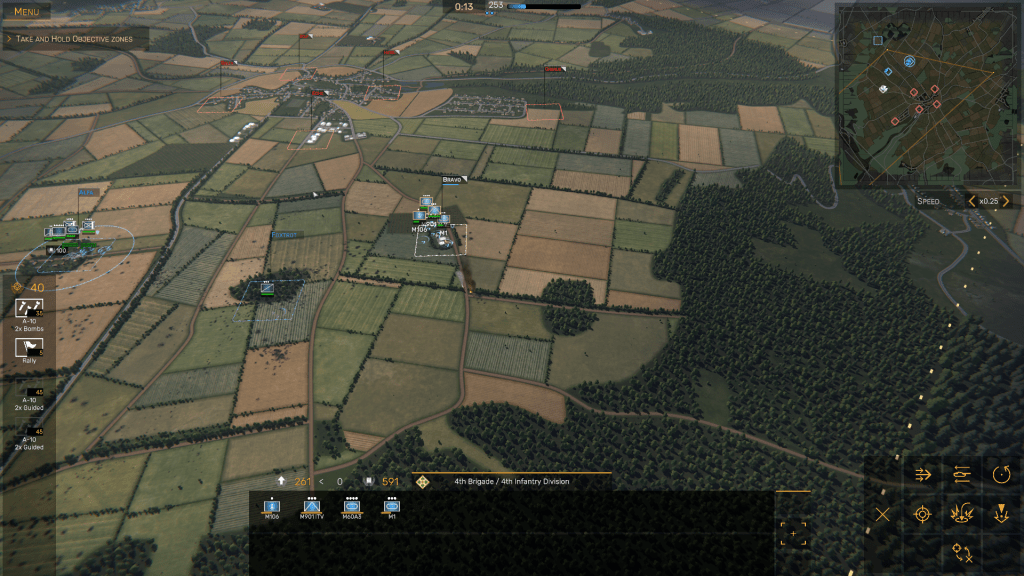Screen dimensions: 1024x576
Task: Open the tactical minimap
Action: click(x=920, y=94)
